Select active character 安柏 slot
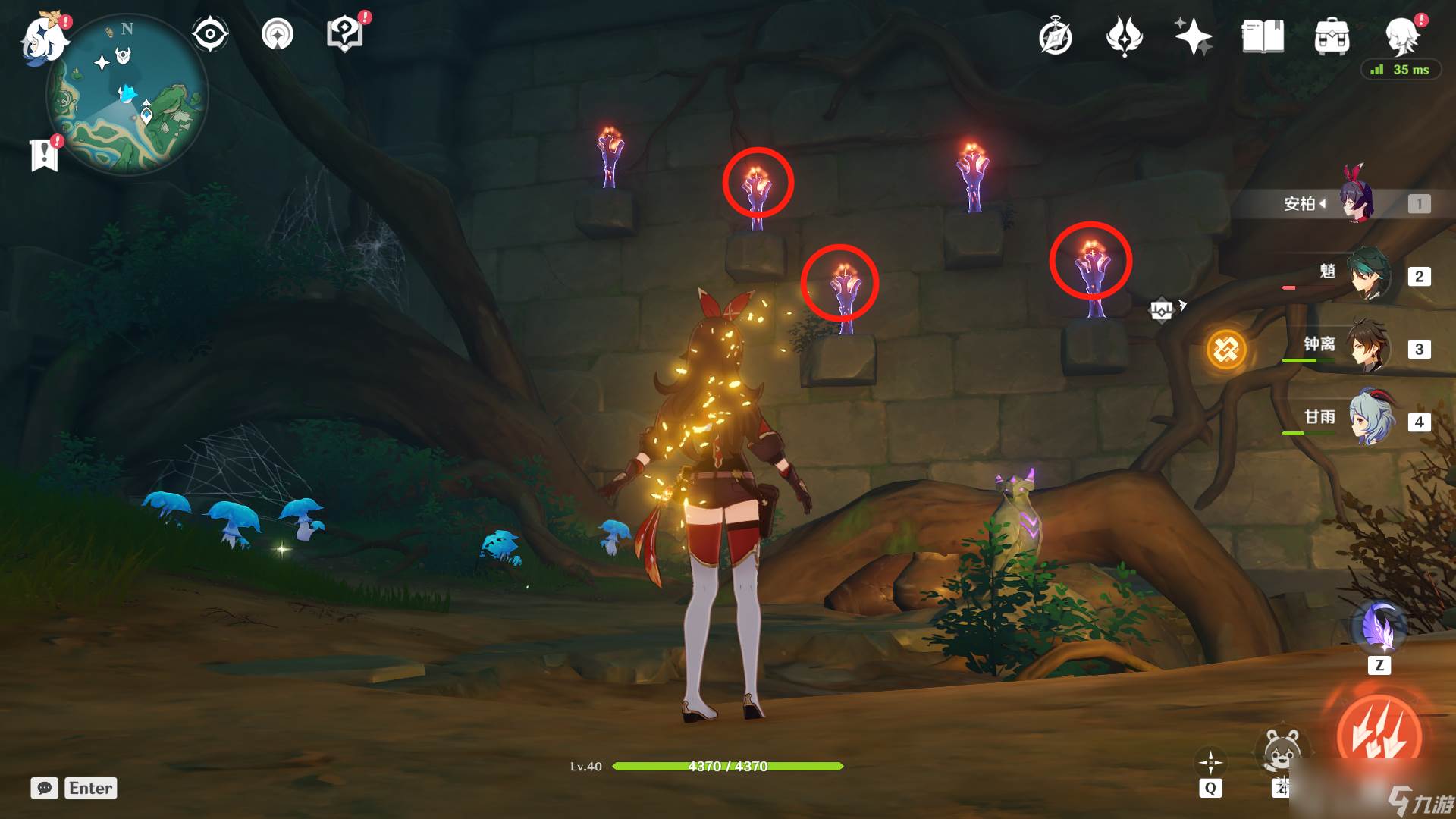 pos(1356,203)
